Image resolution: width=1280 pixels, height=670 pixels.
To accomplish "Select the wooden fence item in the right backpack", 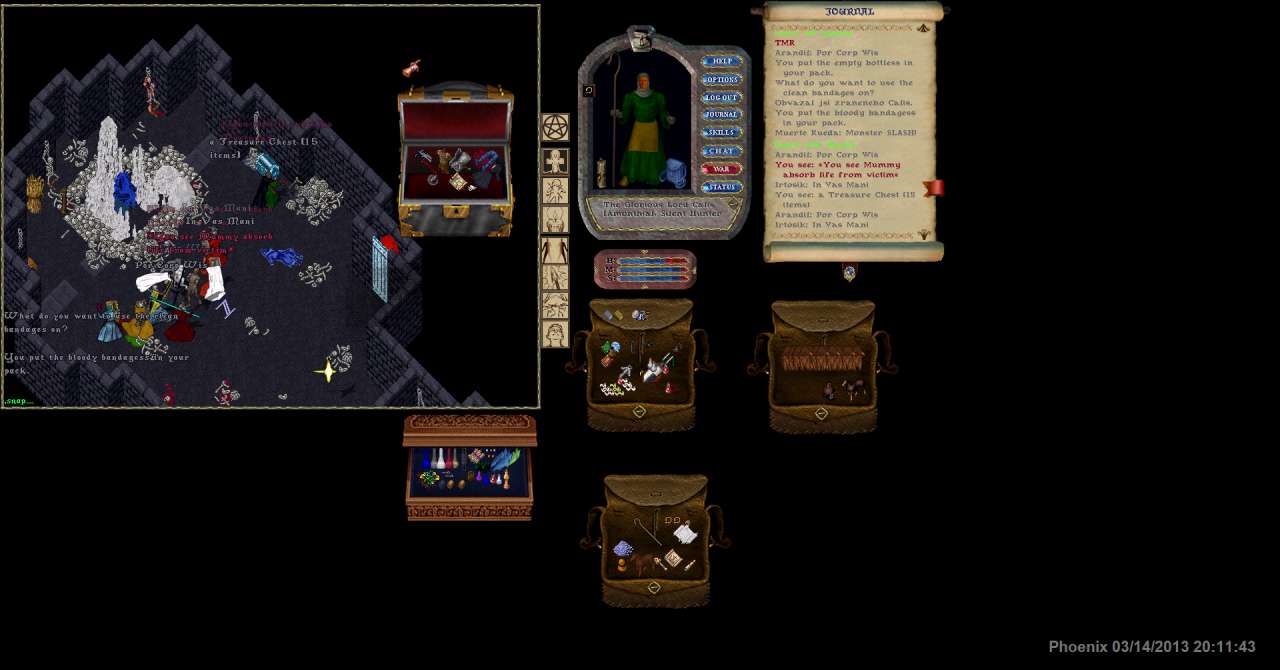I will 824,361.
